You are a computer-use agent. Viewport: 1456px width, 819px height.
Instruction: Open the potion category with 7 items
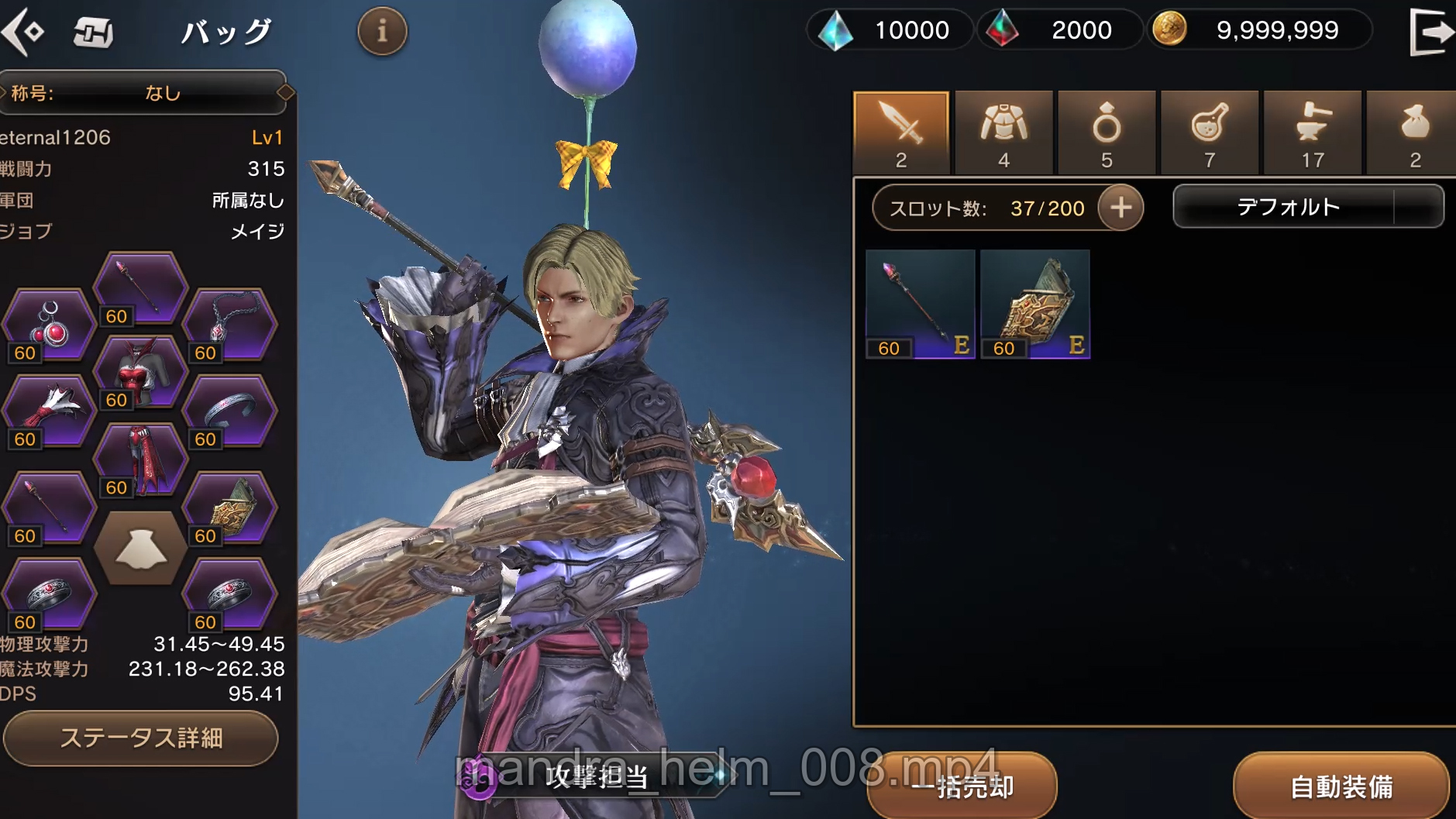(x=1209, y=132)
